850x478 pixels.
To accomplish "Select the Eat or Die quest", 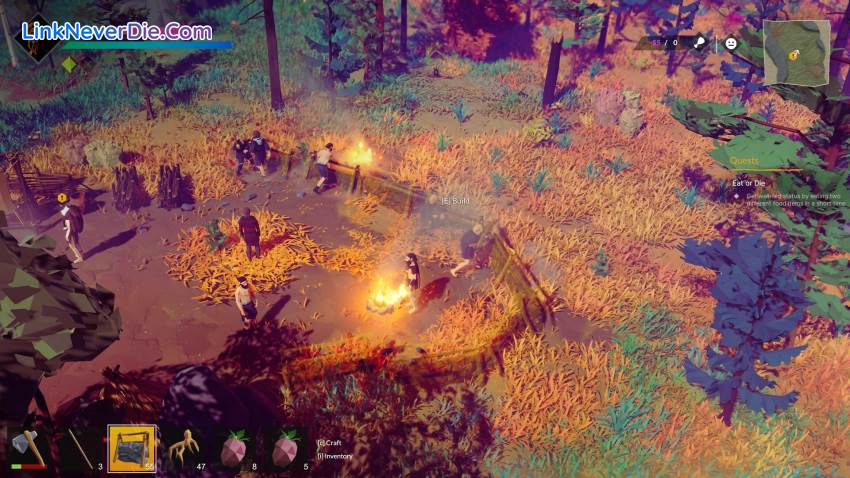I will point(749,183).
